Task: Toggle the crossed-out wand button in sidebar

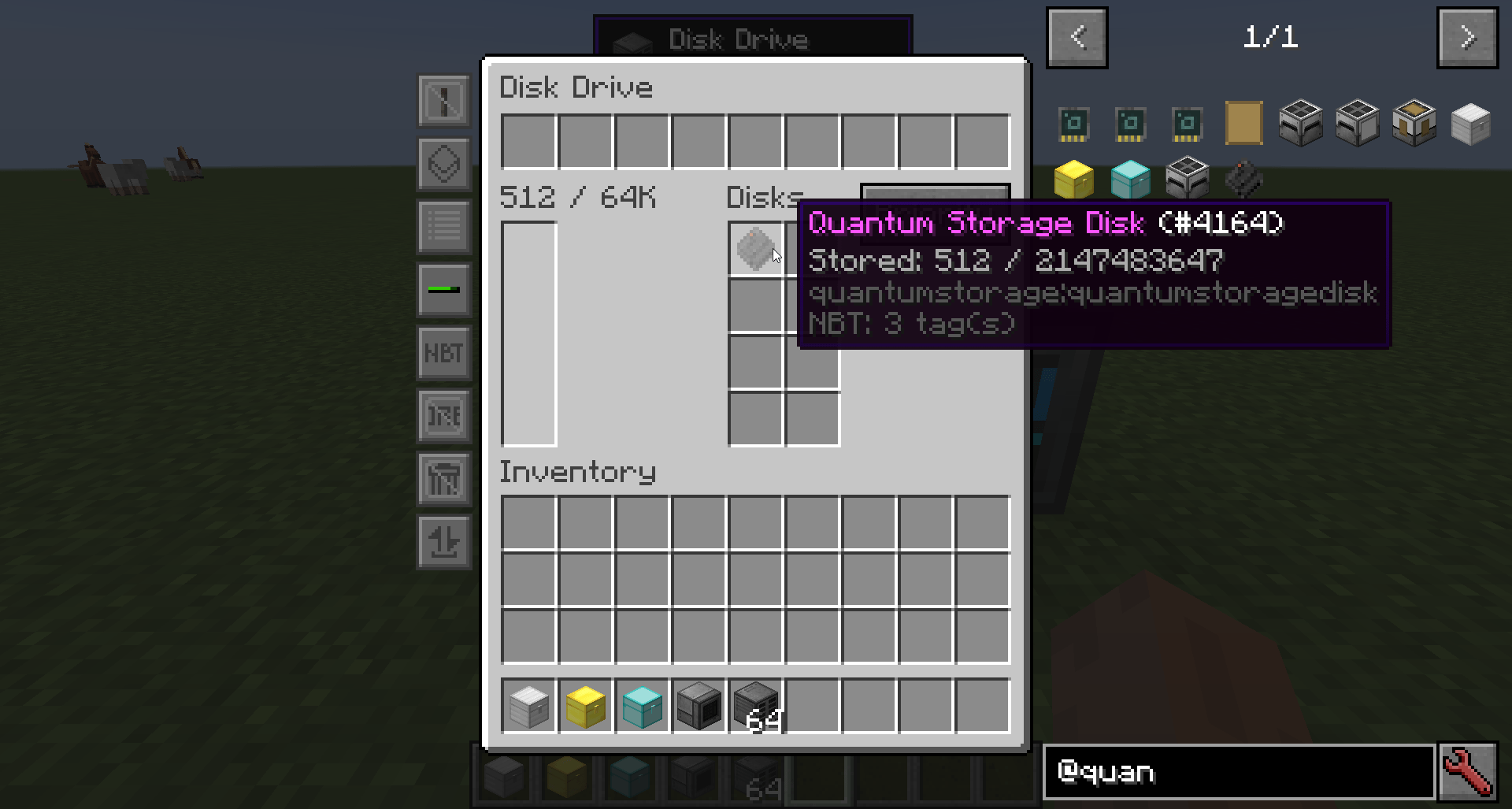Action: [444, 101]
